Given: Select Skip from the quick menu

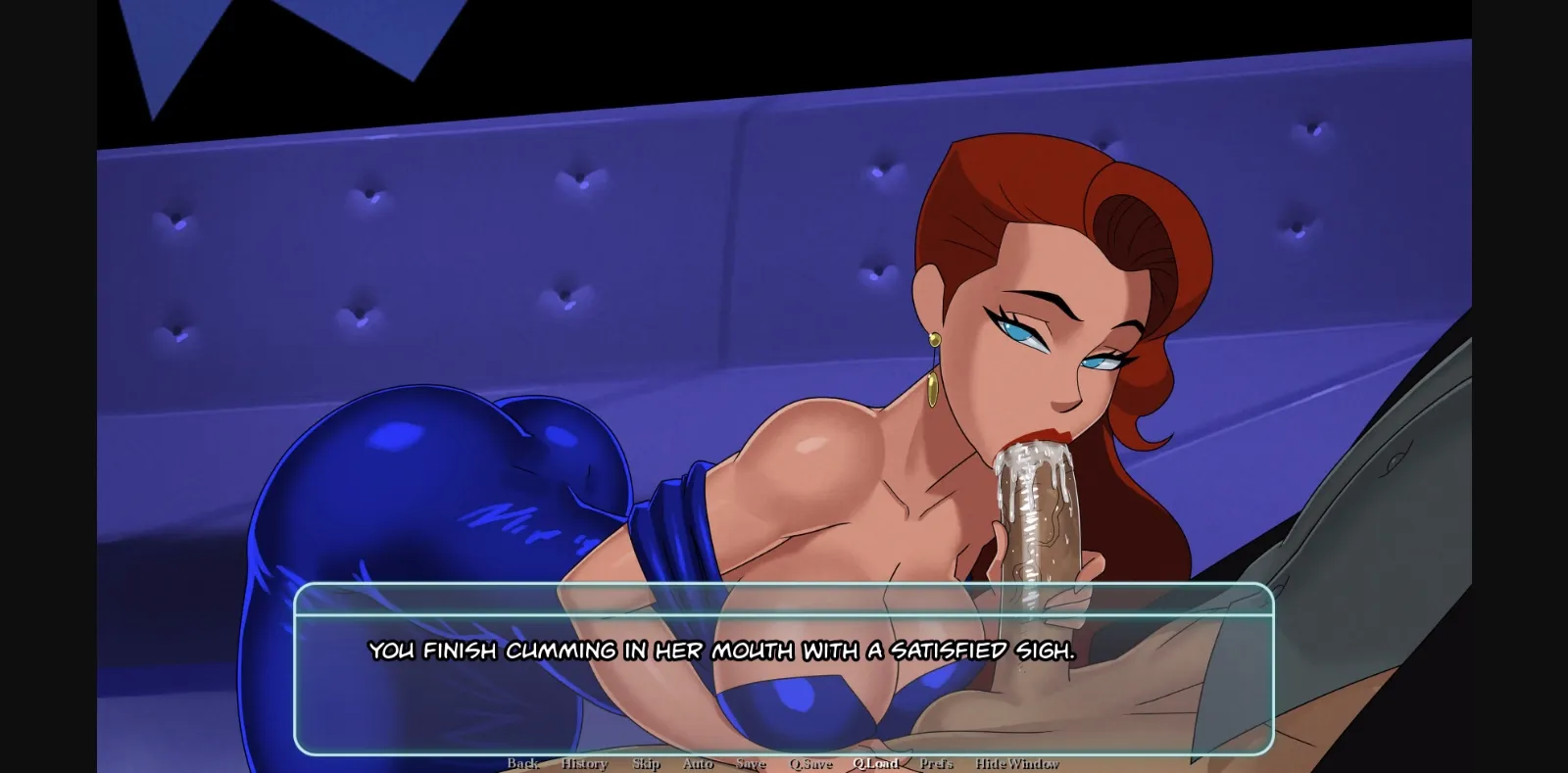Looking at the screenshot, I should click(x=645, y=764).
